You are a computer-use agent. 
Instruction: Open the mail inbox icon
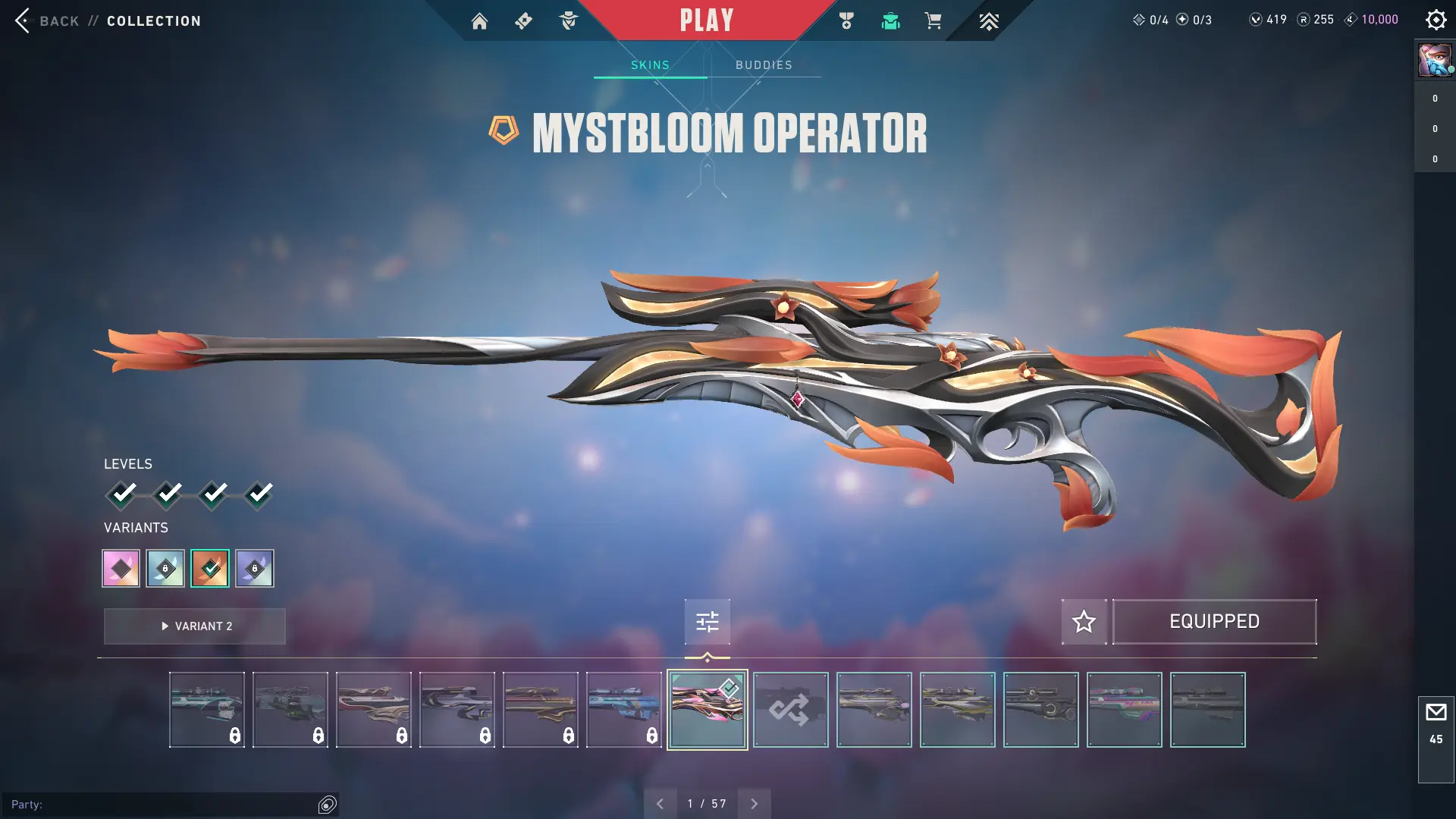pyautogui.click(x=1436, y=713)
